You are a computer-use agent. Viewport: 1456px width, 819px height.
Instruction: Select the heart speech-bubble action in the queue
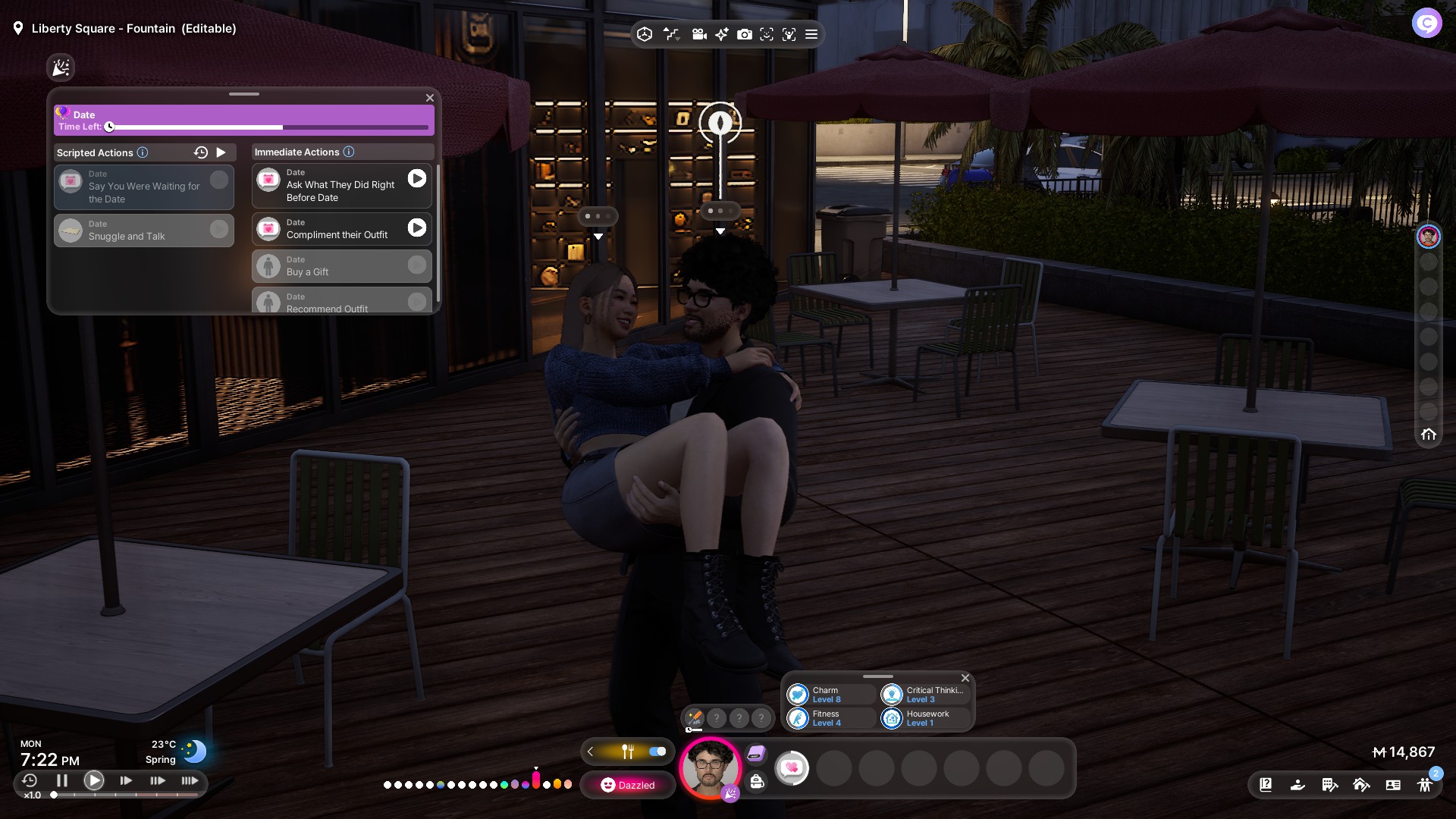coord(792,768)
